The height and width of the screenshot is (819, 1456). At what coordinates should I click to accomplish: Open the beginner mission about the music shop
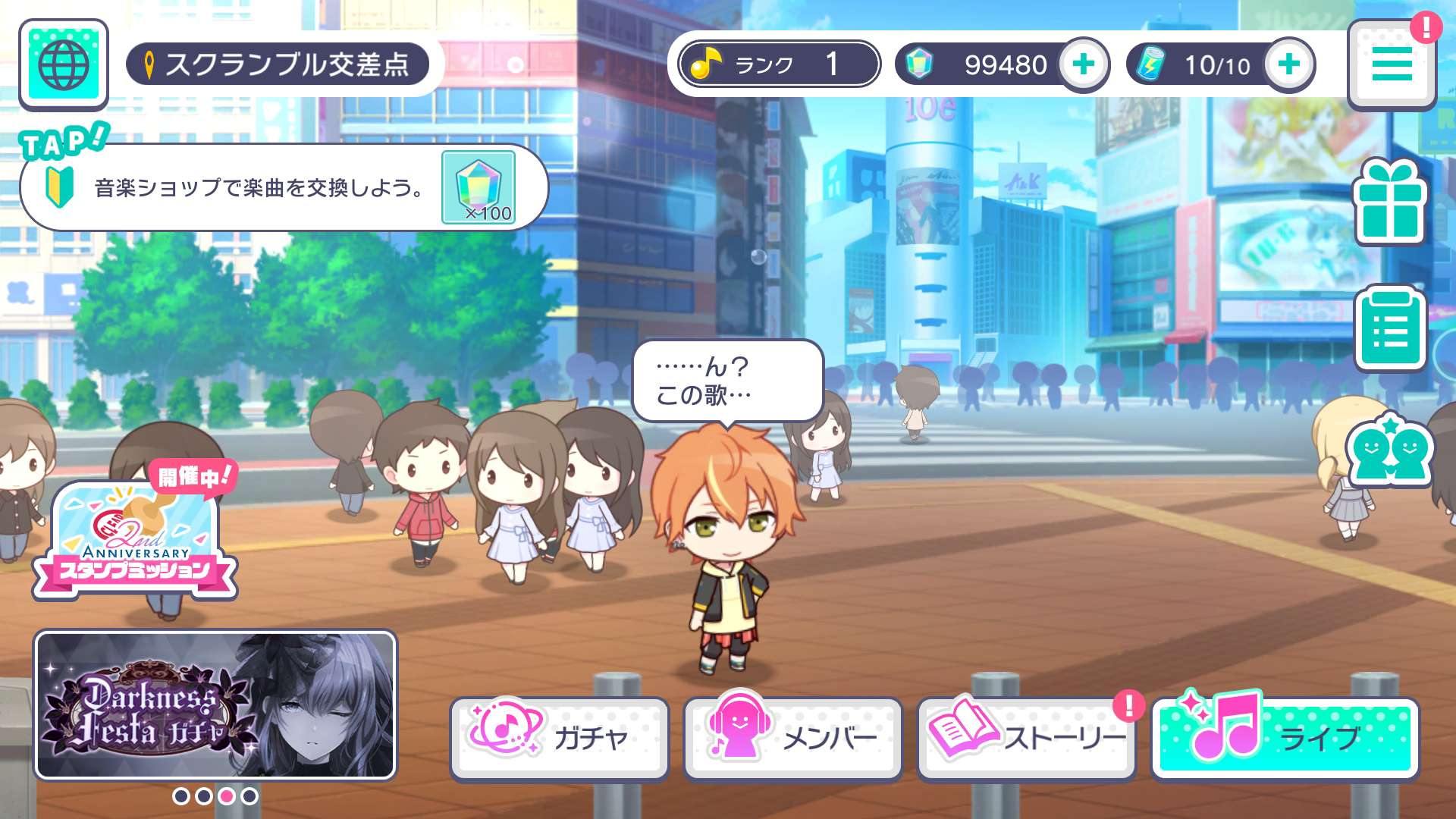(258, 187)
